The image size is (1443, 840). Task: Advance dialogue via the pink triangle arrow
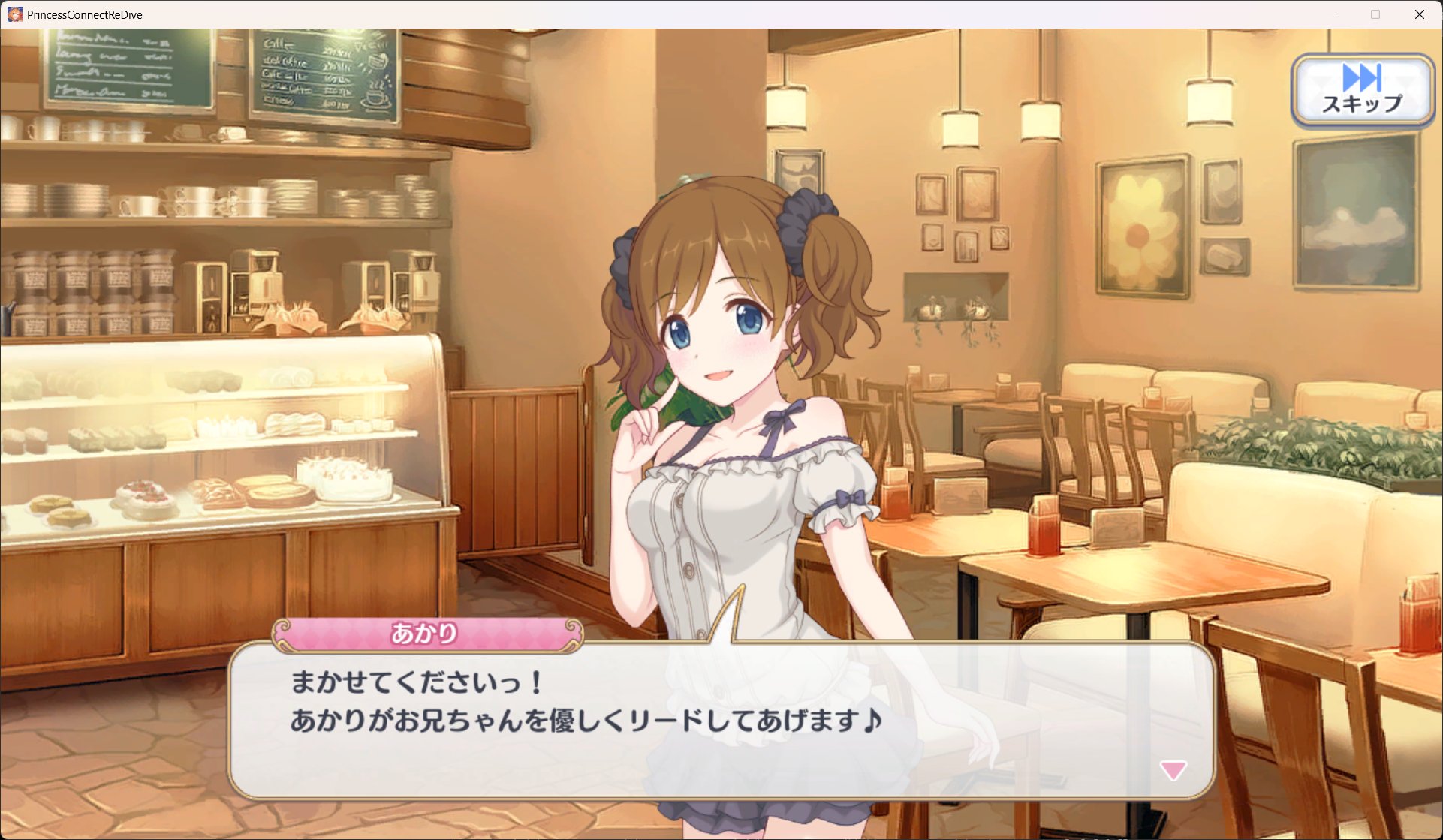pos(1173,769)
